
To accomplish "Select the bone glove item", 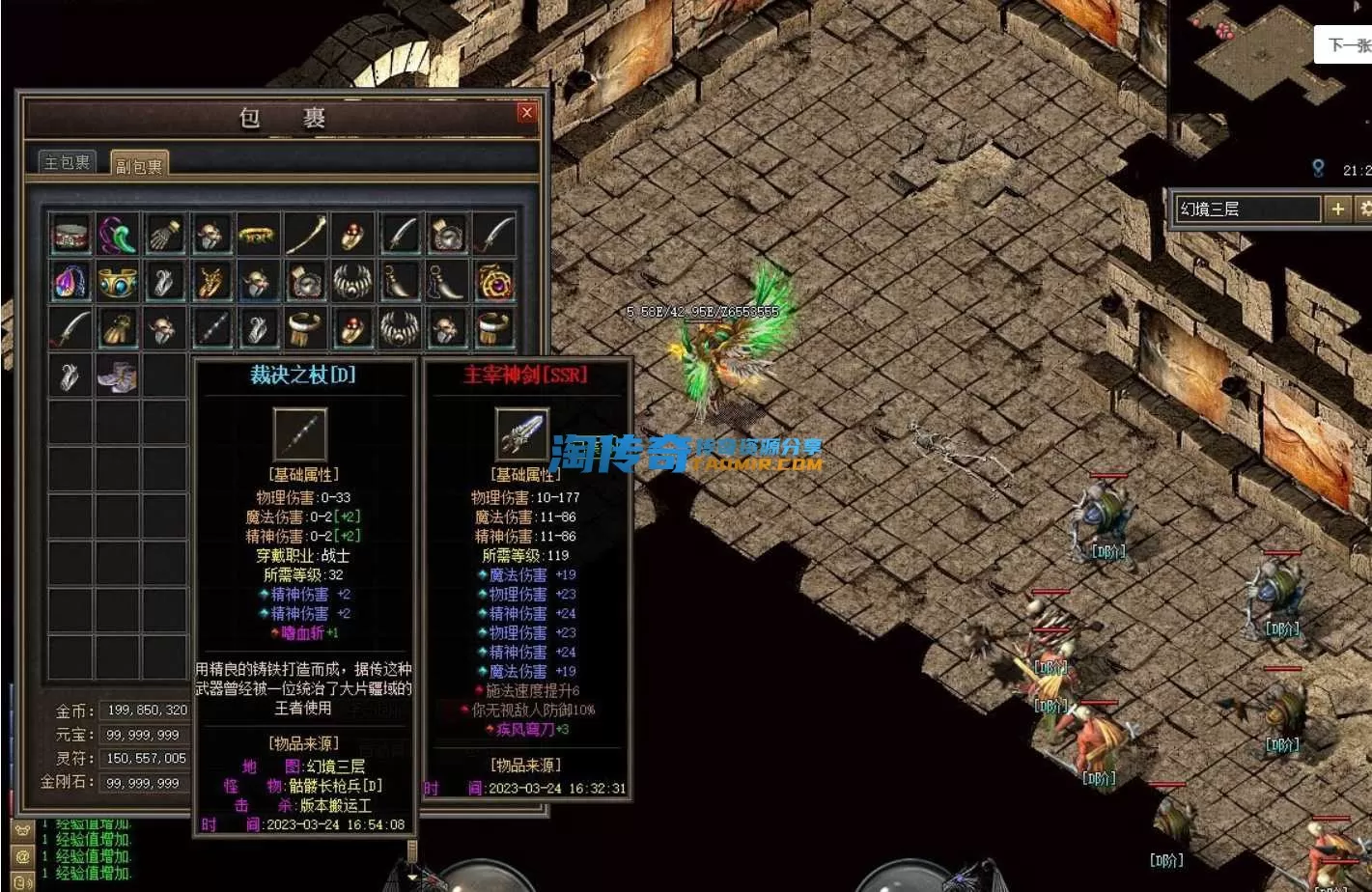I will pyautogui.click(x=164, y=235).
